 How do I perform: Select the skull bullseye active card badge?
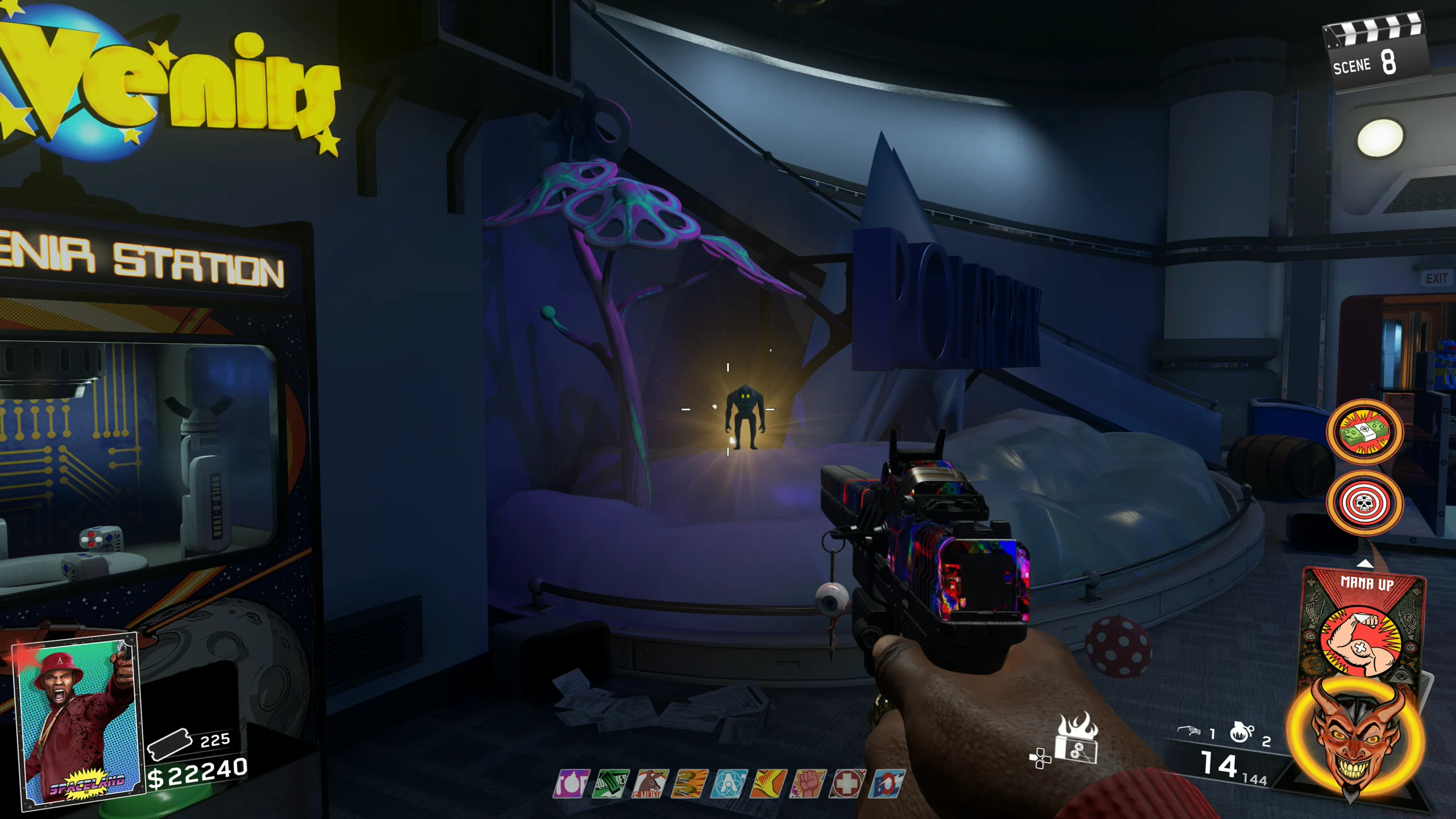1364,503
